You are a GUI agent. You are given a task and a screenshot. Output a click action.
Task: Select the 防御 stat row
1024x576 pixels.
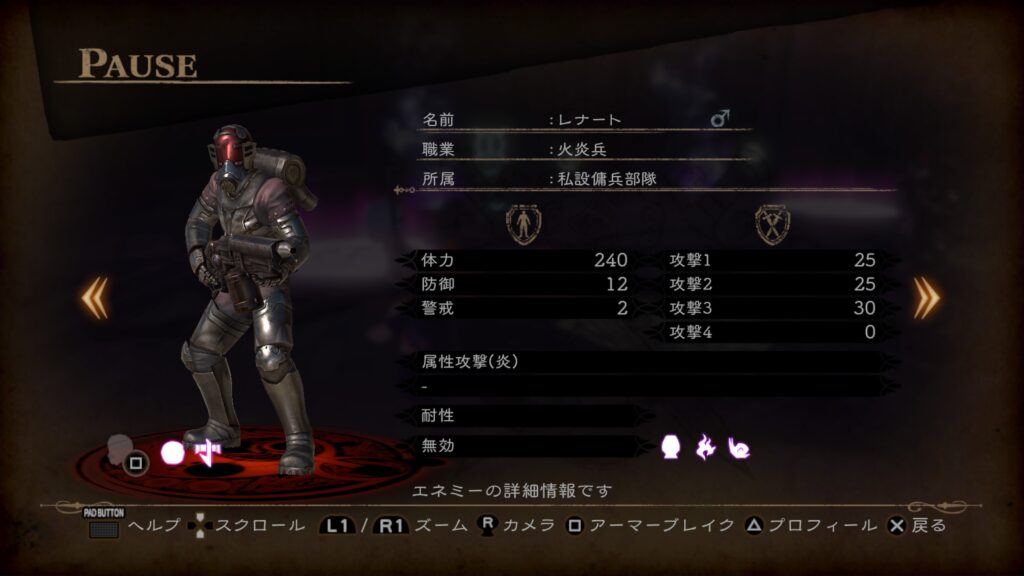(522, 284)
